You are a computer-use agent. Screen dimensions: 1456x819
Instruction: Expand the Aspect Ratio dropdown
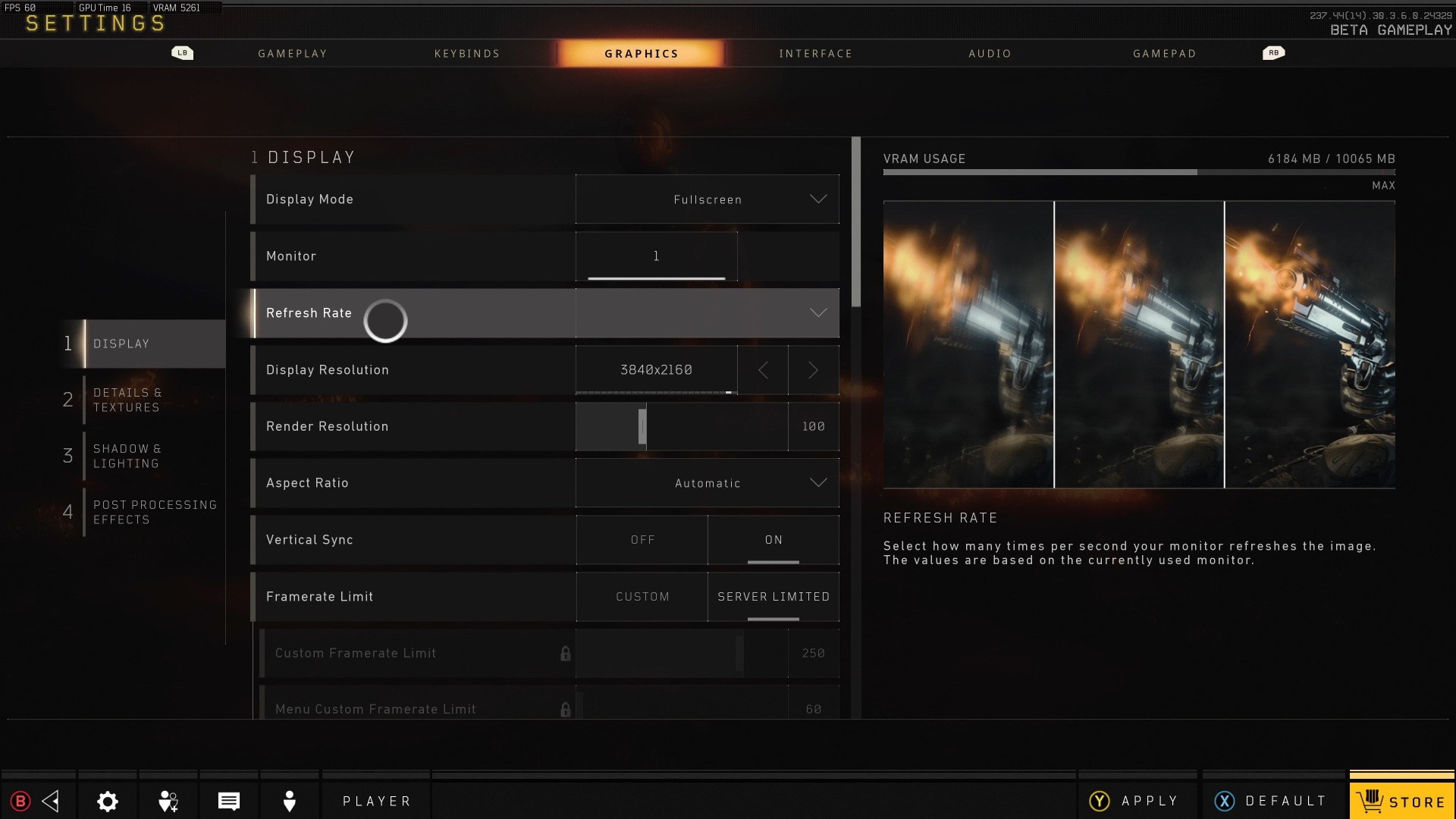pos(707,483)
